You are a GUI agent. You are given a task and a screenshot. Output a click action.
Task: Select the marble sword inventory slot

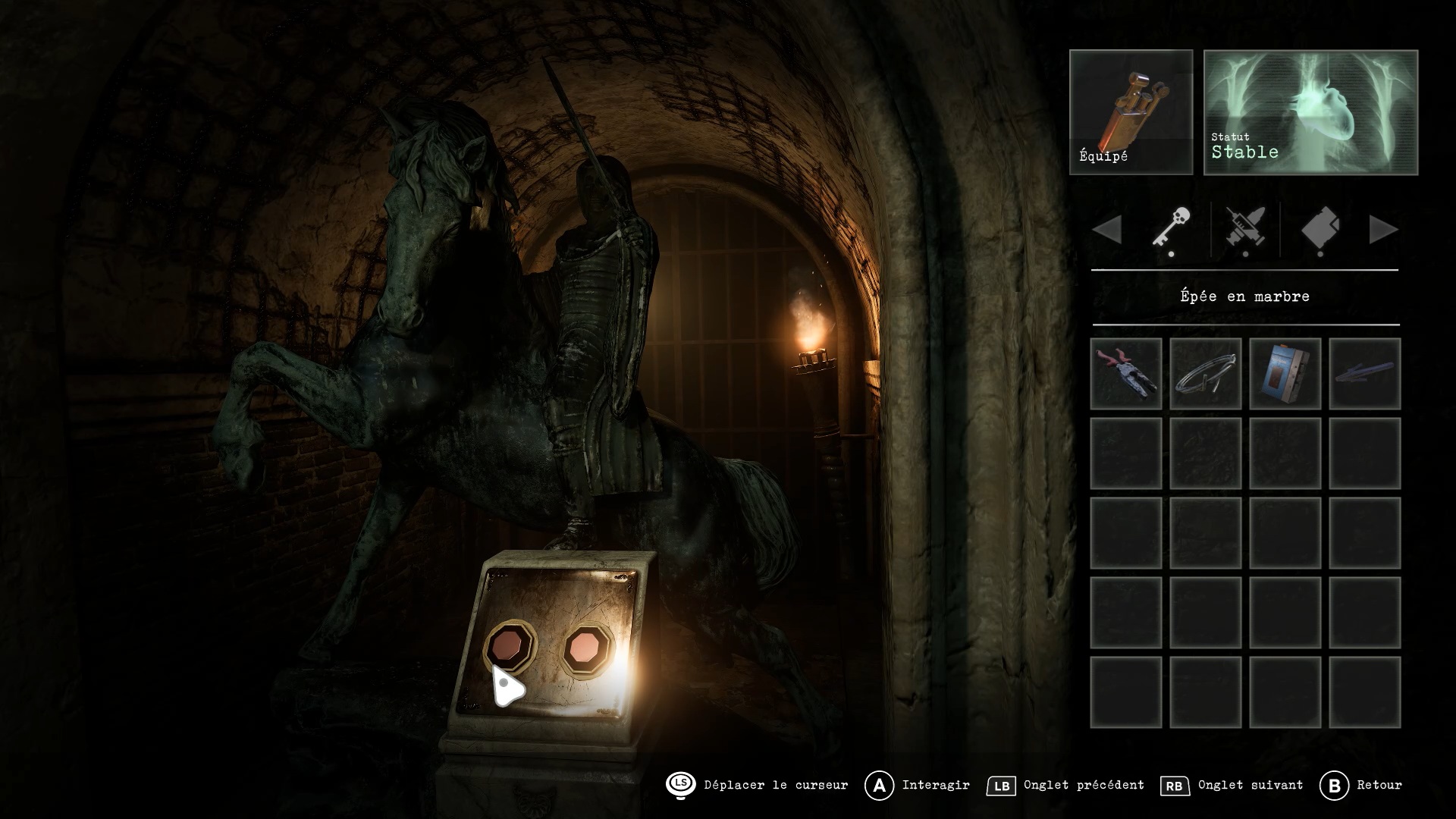[1365, 374]
